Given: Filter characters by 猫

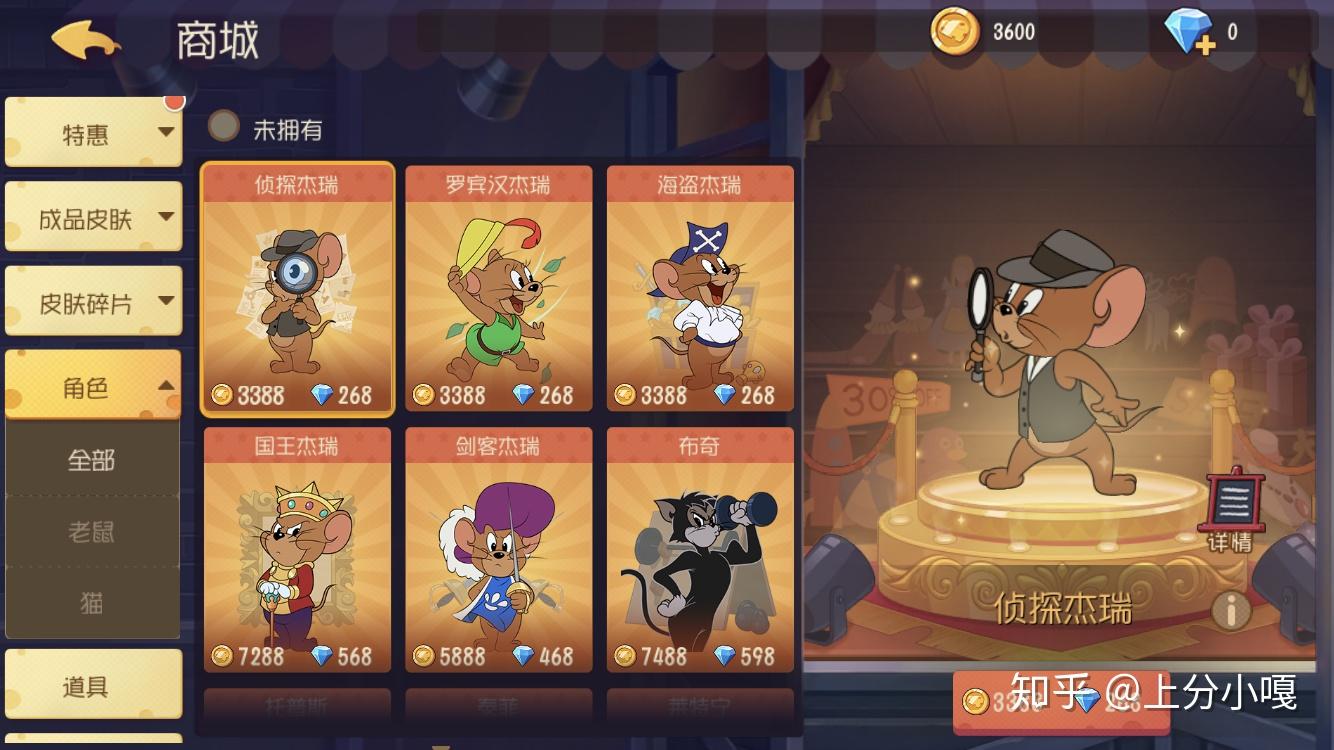Looking at the screenshot, I should point(92,603).
